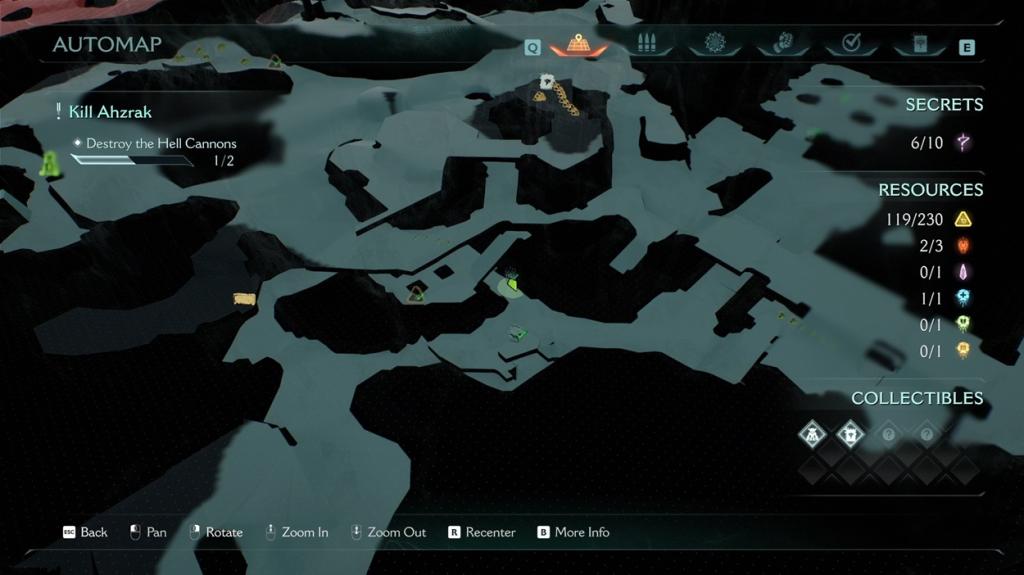Switch to the checkmark tab
Image resolution: width=1024 pixels, height=575 pixels.
[x=851, y=44]
